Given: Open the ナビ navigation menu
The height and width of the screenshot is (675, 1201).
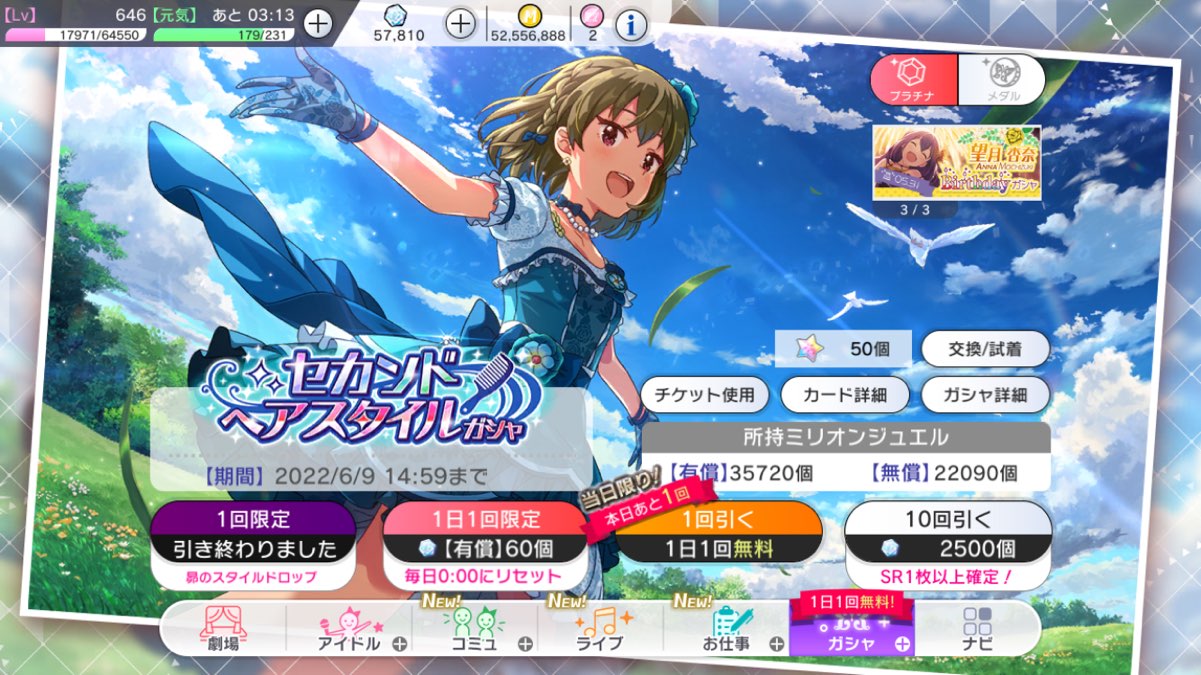Looking at the screenshot, I should [977, 630].
